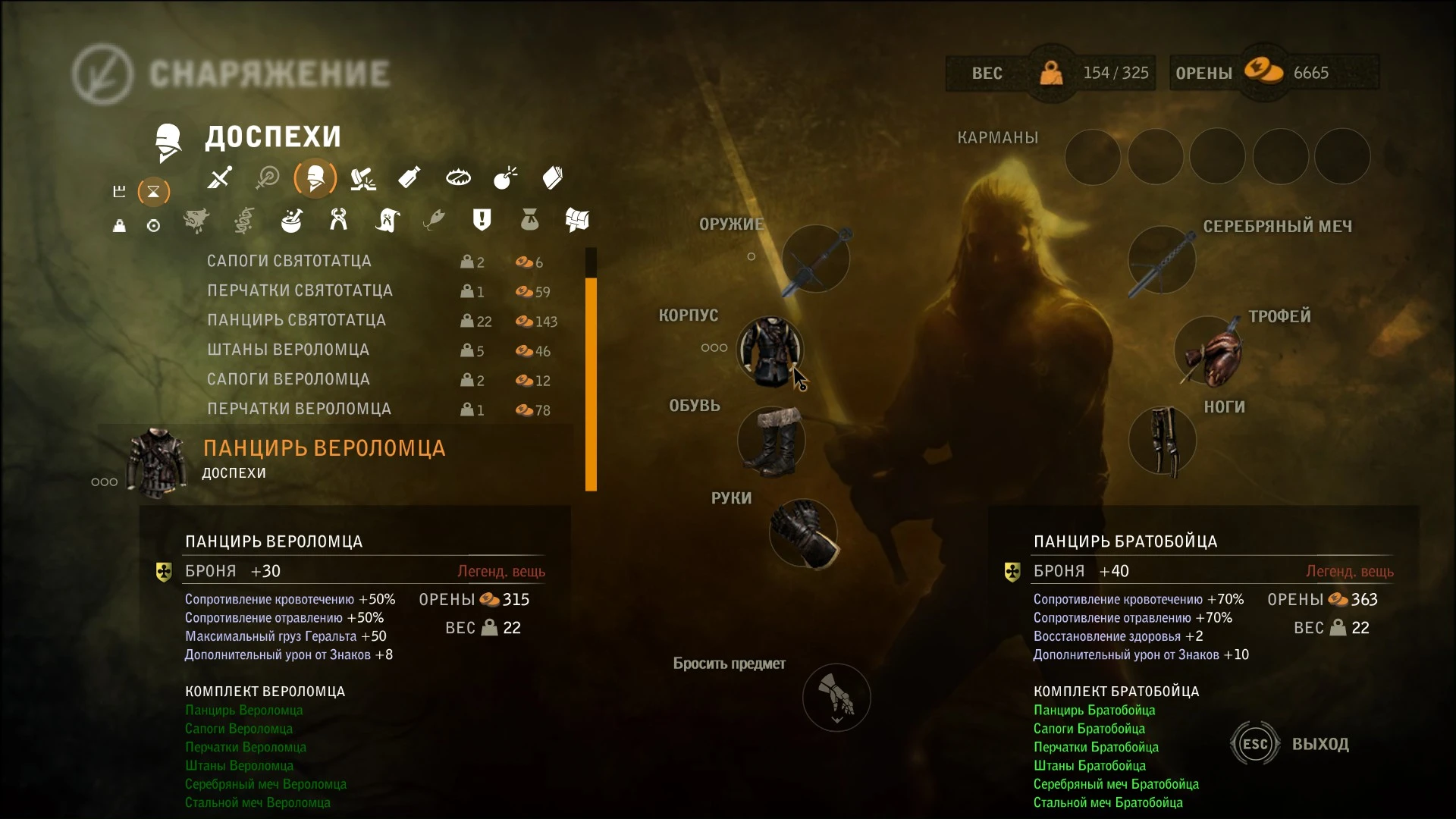Select the sword weapons filter icon

click(x=219, y=178)
